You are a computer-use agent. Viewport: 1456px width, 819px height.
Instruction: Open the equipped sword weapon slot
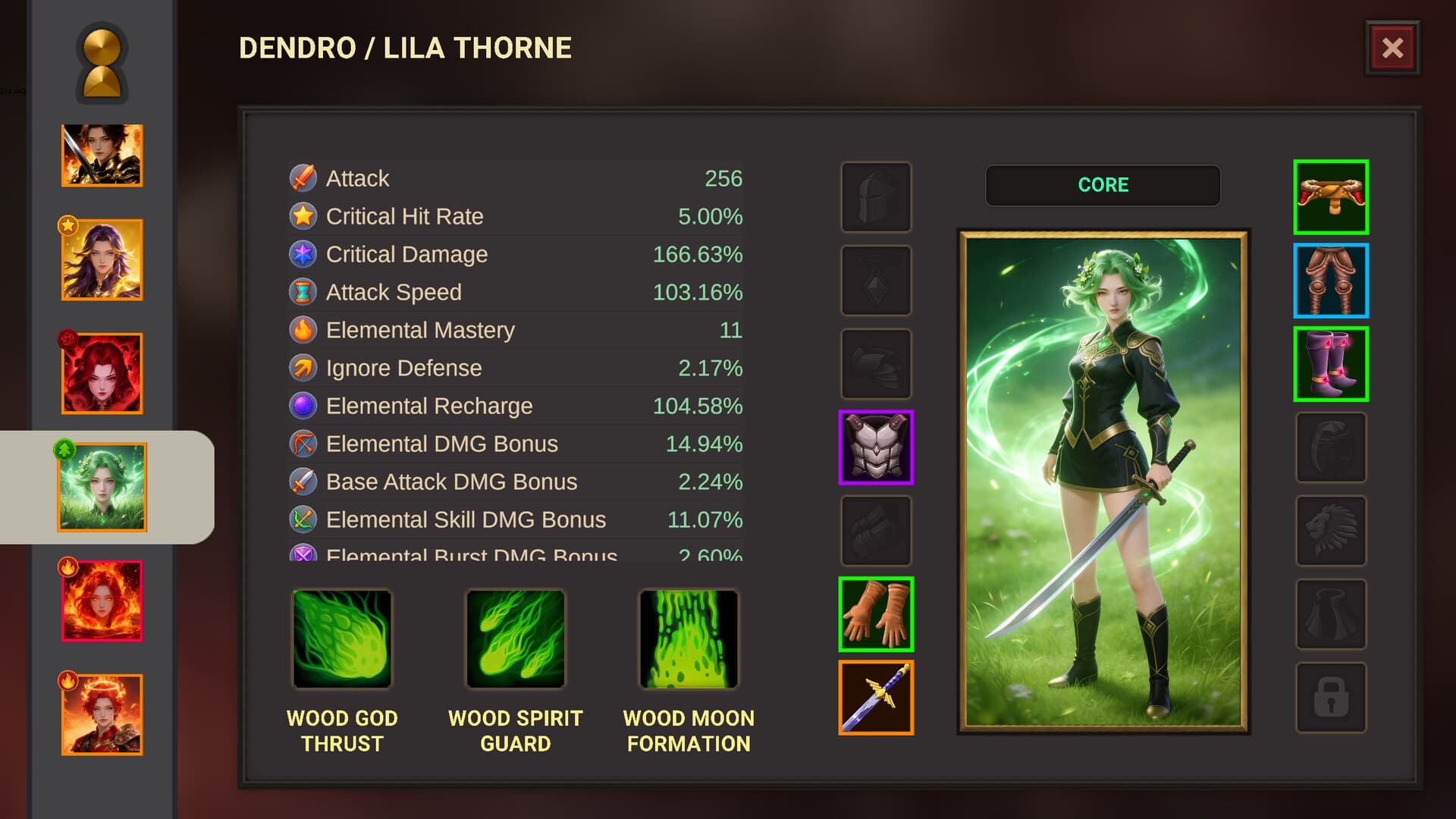click(876, 698)
